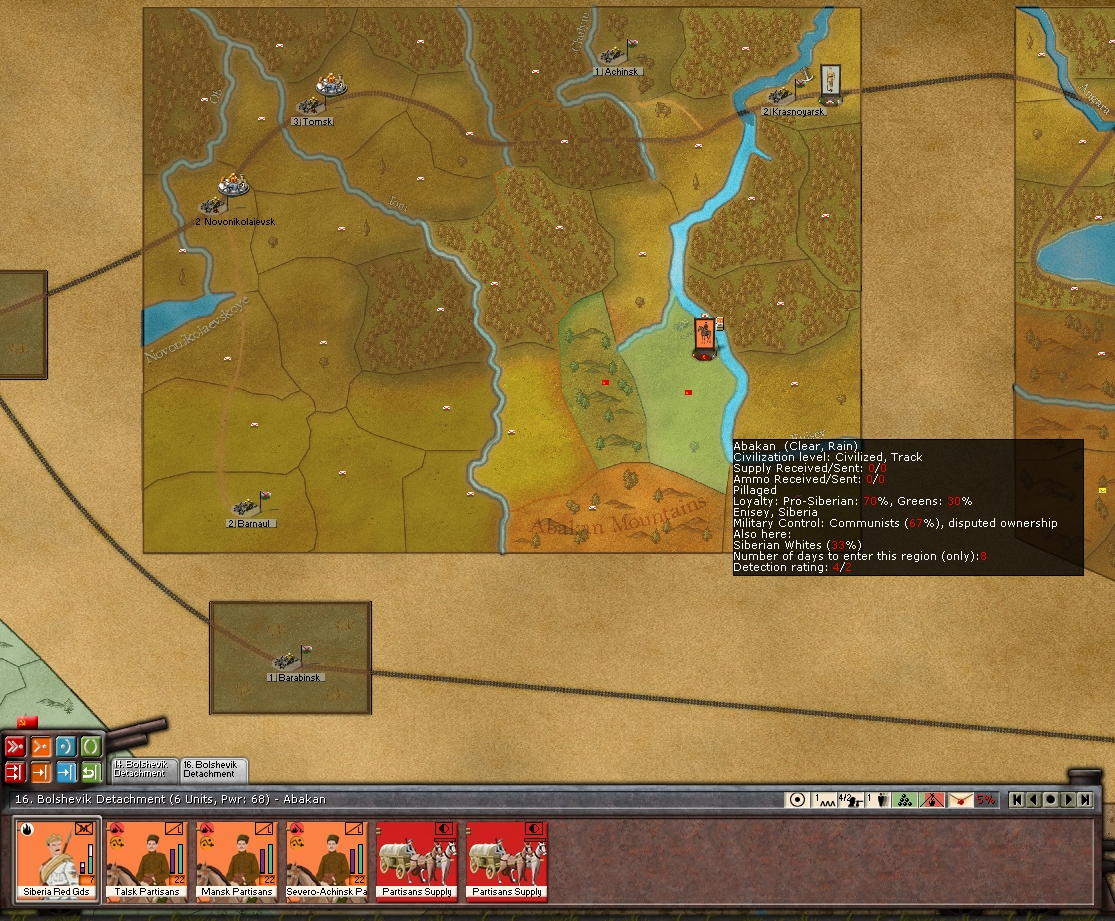Click the red triple-arrow engagement rule button
This screenshot has width=1115, height=921.
[15, 772]
